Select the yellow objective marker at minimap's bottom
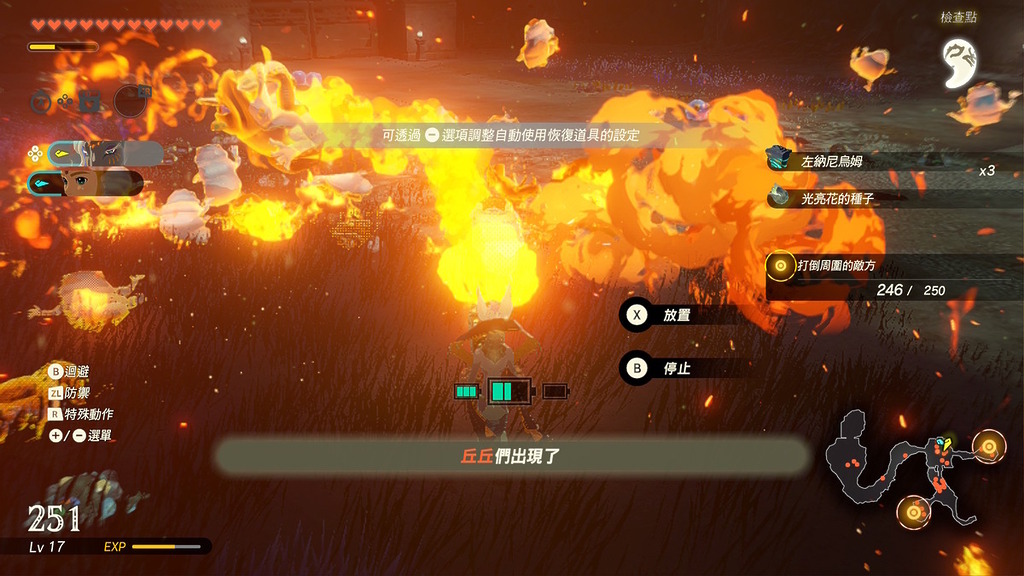Image resolution: width=1024 pixels, height=576 pixels. 913,514
